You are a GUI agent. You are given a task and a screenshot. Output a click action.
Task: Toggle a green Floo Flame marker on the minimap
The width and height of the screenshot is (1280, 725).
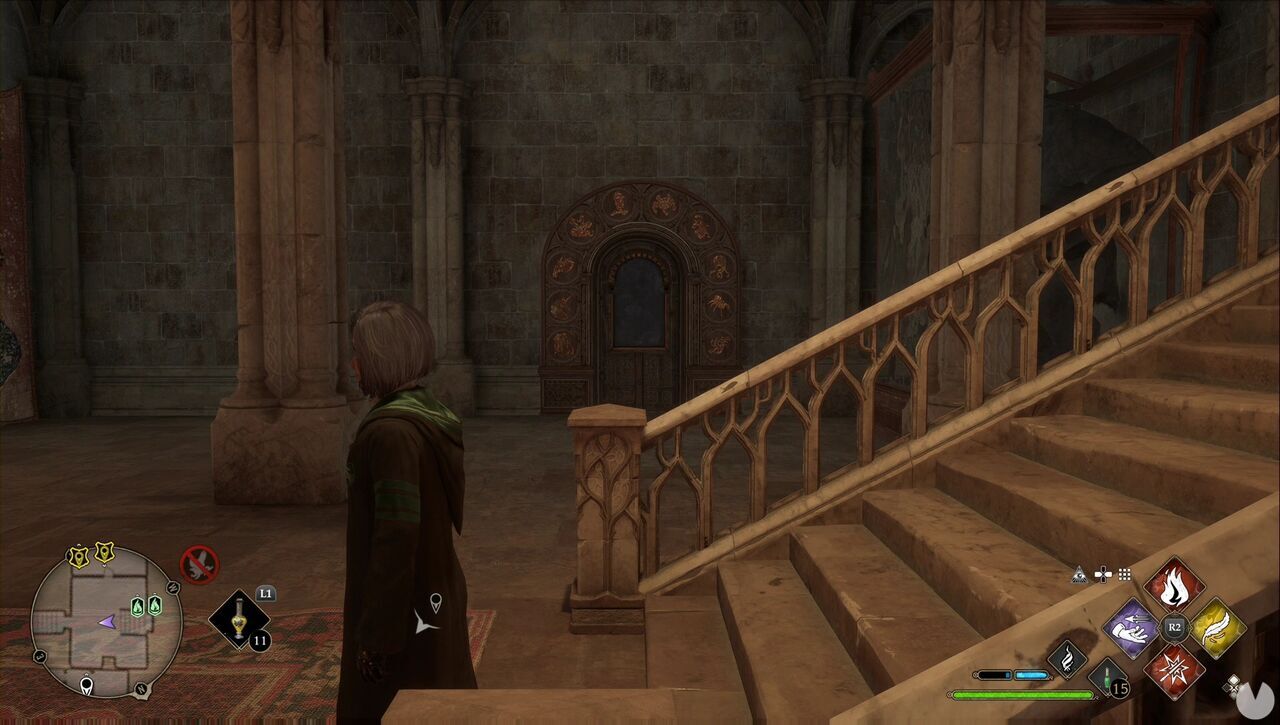(x=137, y=605)
